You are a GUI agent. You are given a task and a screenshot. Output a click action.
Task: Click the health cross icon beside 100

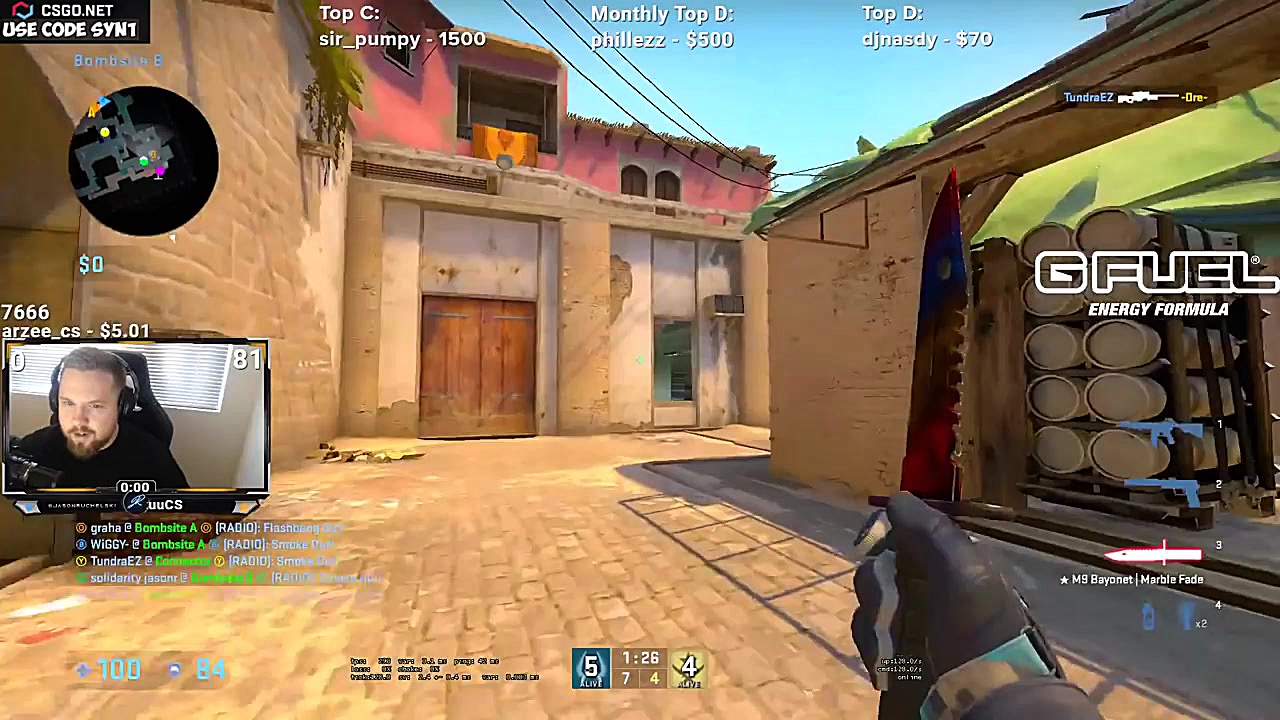pyautogui.click(x=84, y=670)
